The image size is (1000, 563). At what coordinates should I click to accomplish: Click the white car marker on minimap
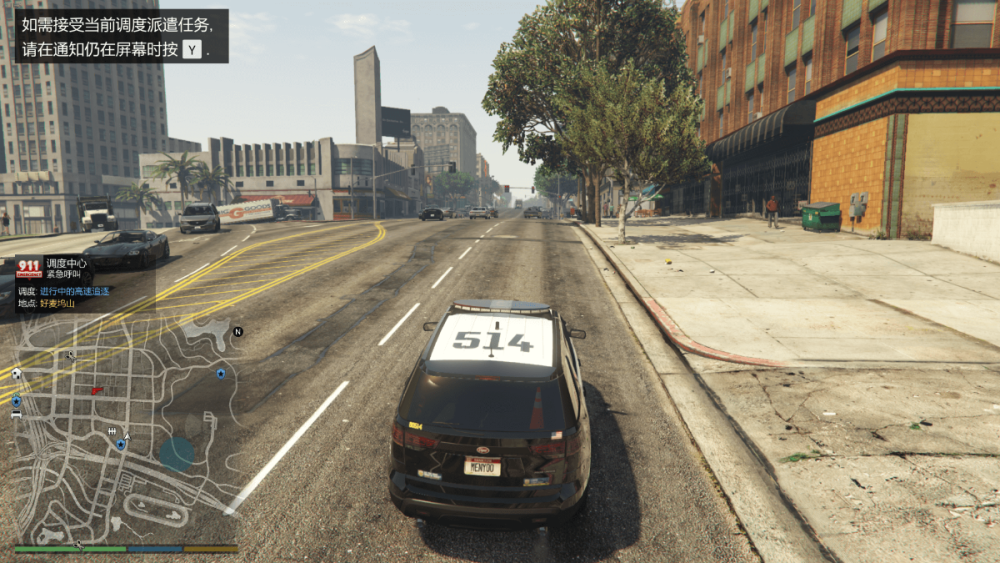click(16, 413)
